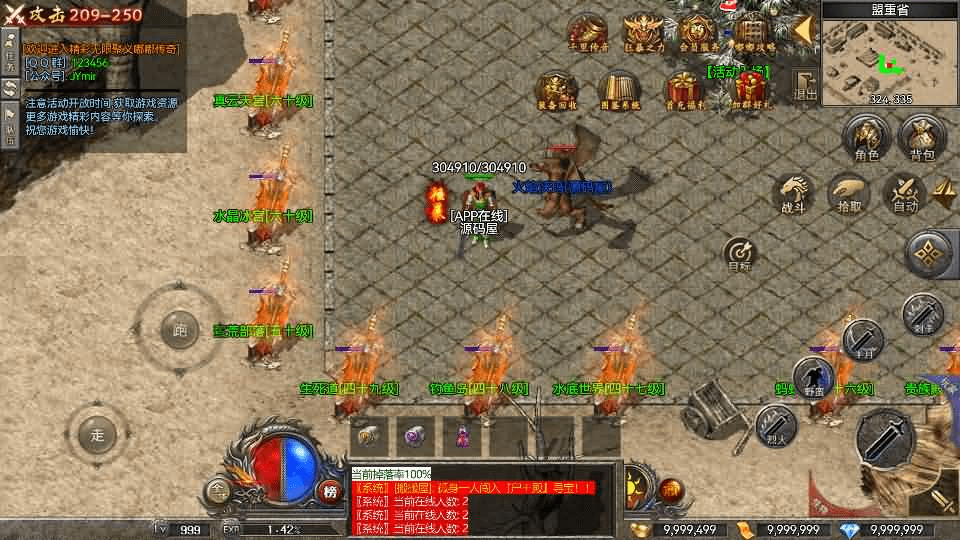Claim the 首充福利 first-recharge gift
This screenshot has height=540, width=960.
pos(685,89)
